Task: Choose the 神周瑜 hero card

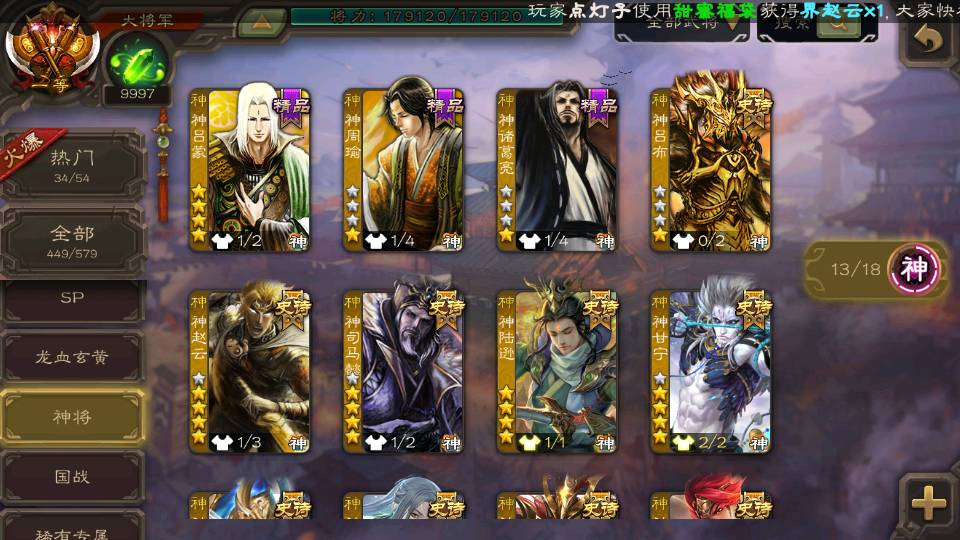Action: click(x=403, y=170)
